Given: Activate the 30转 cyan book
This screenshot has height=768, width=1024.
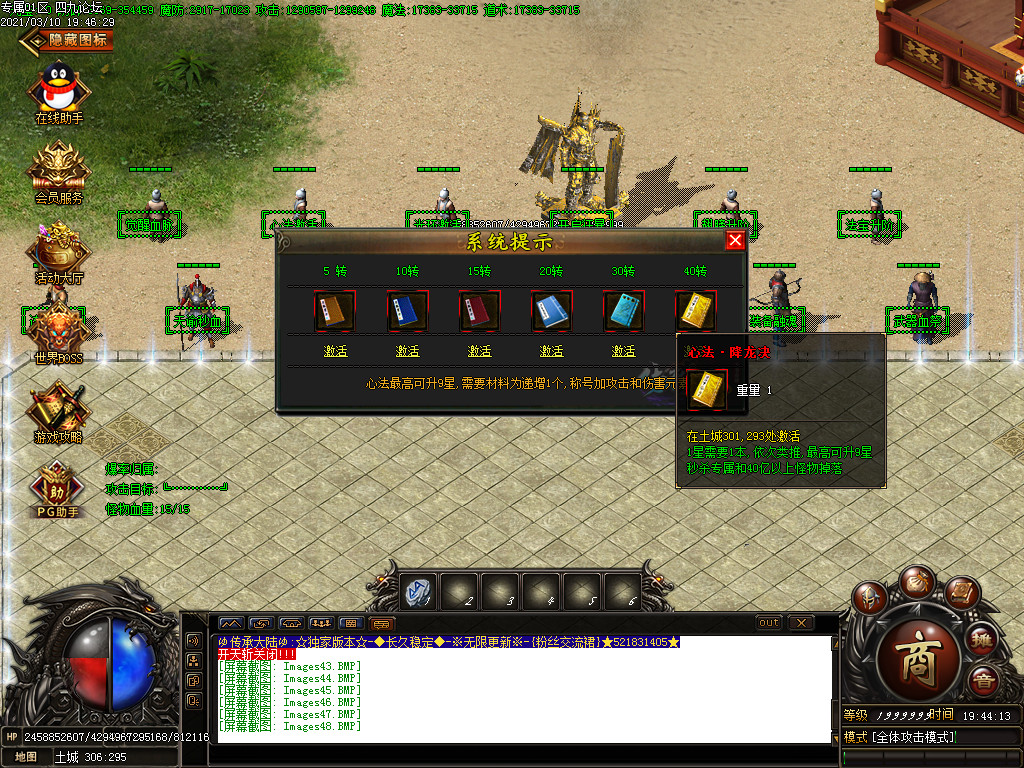Looking at the screenshot, I should click(623, 351).
